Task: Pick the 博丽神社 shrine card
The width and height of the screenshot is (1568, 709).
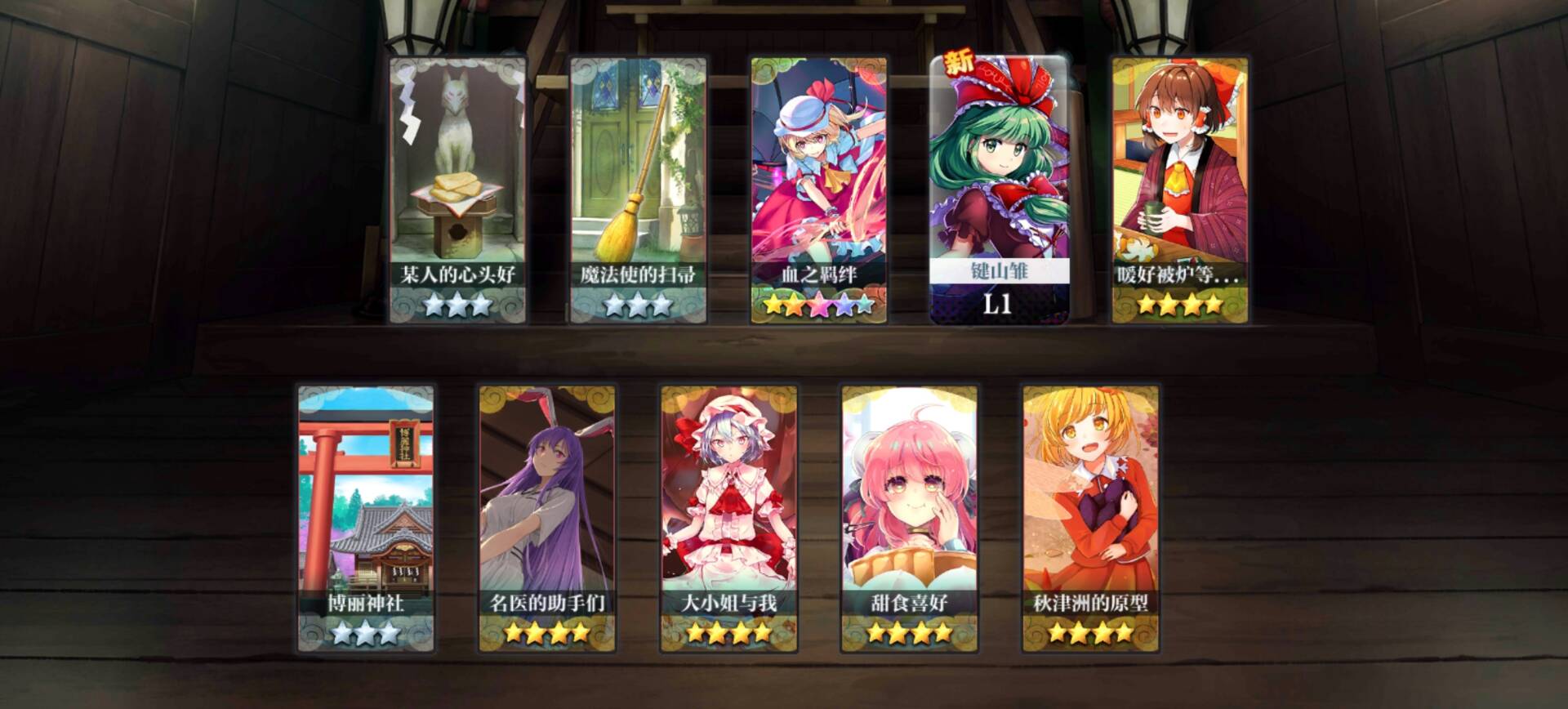Action: (x=366, y=519)
